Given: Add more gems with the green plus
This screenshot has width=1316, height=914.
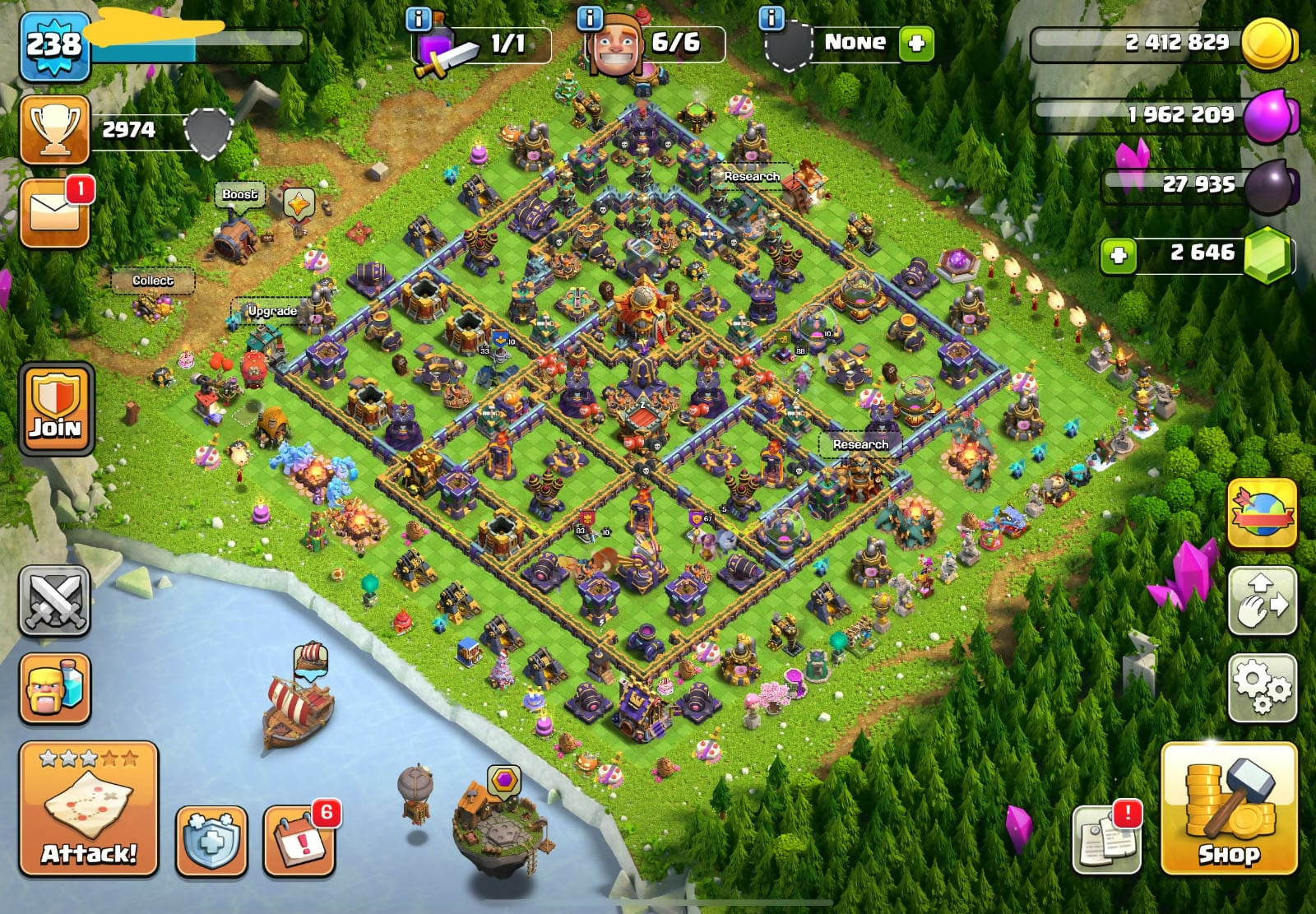Looking at the screenshot, I should pos(1119,255).
